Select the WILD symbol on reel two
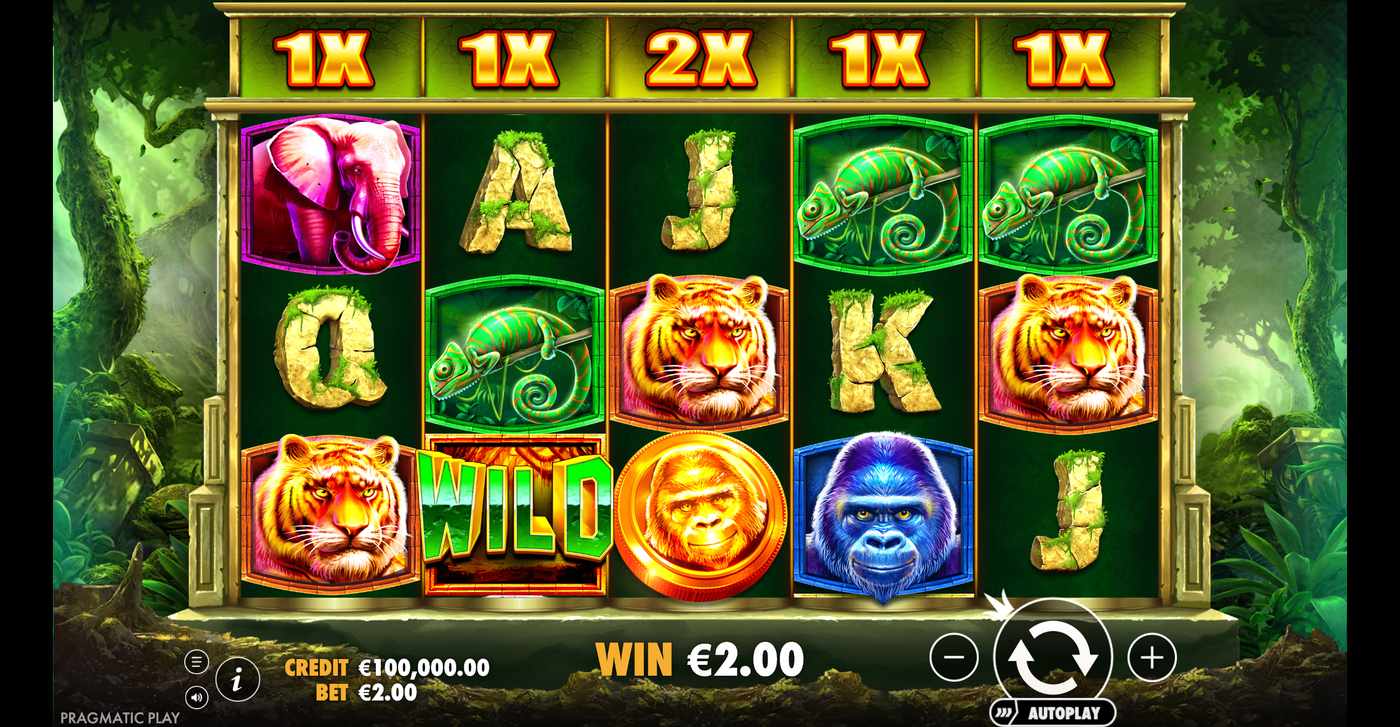This screenshot has height=727, width=1400. pyautogui.click(x=517, y=510)
